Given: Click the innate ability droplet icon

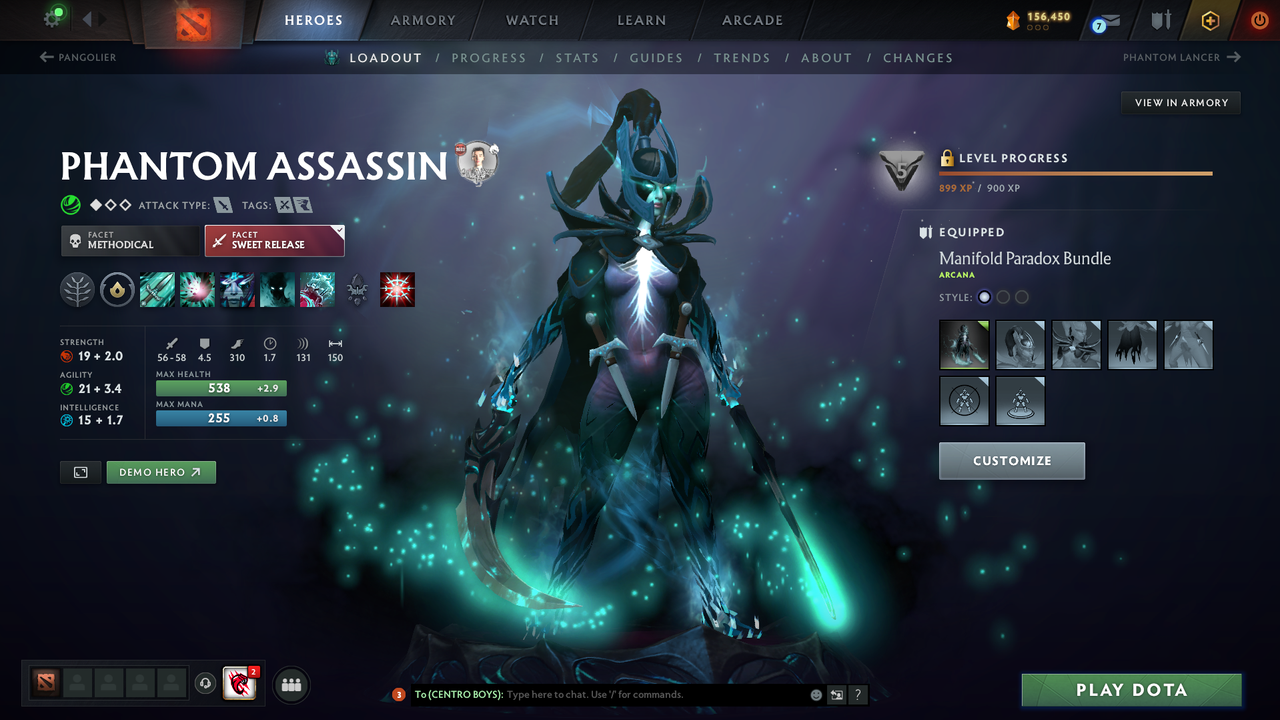Looking at the screenshot, I should point(117,290).
